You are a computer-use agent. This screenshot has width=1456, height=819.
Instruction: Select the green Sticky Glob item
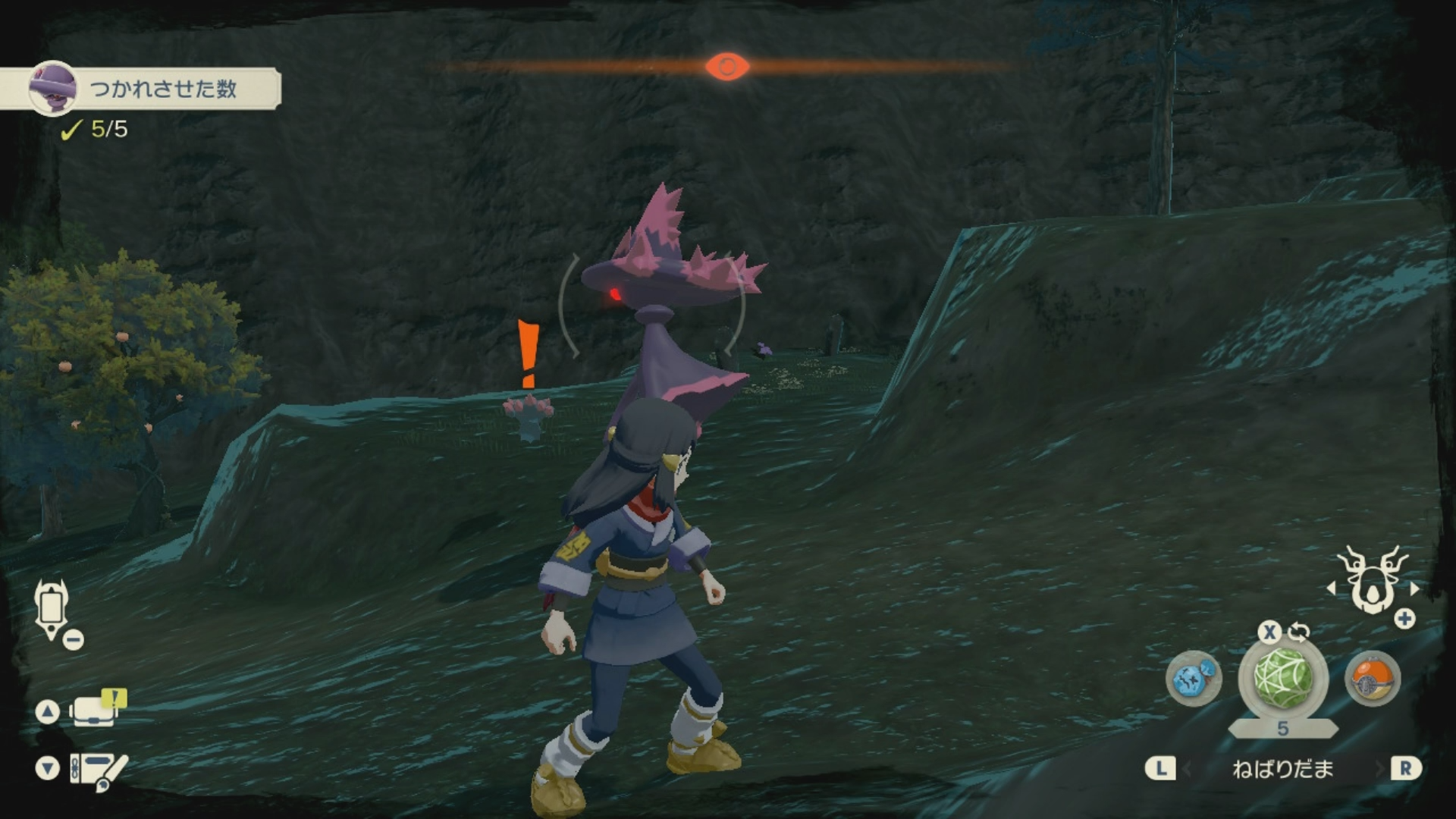[x=1282, y=677]
